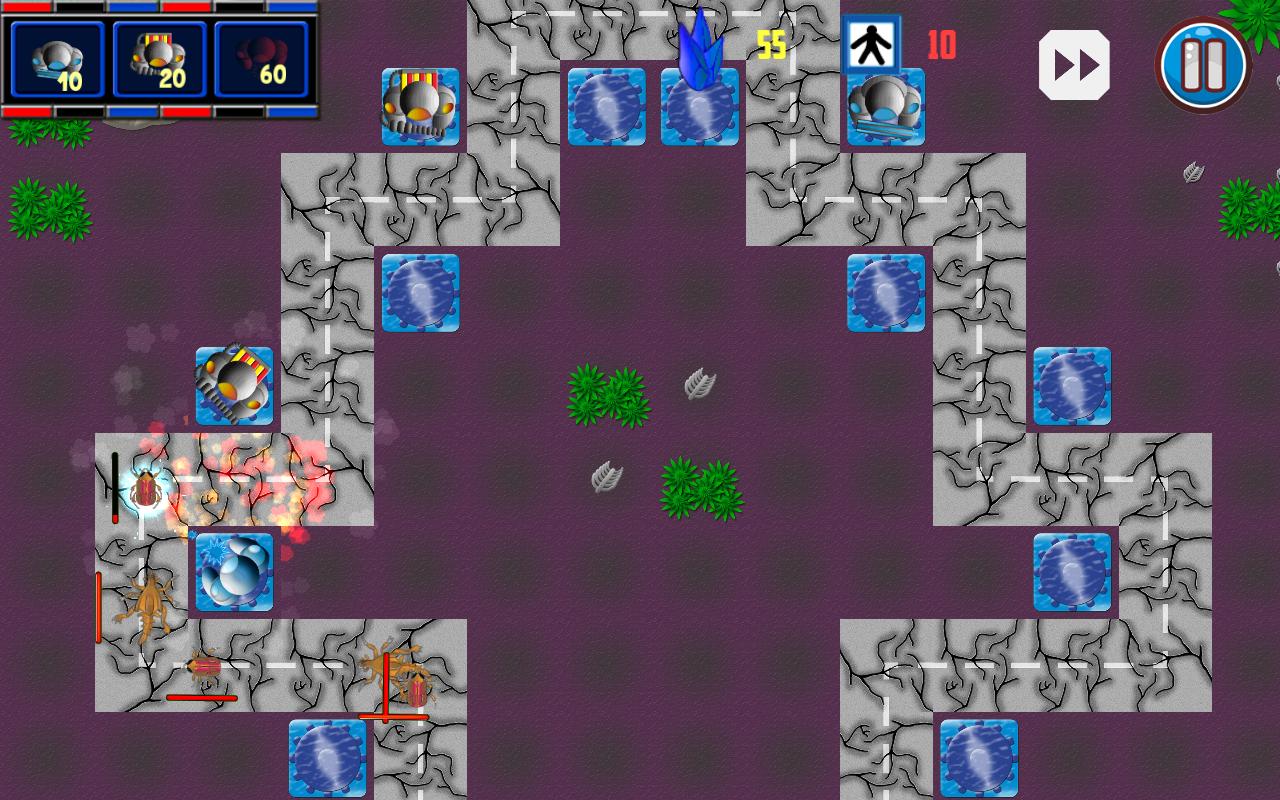Viewport: 1280px width, 800px height.
Task: Select the blue mine tile beside the crystal
Action: (604, 107)
